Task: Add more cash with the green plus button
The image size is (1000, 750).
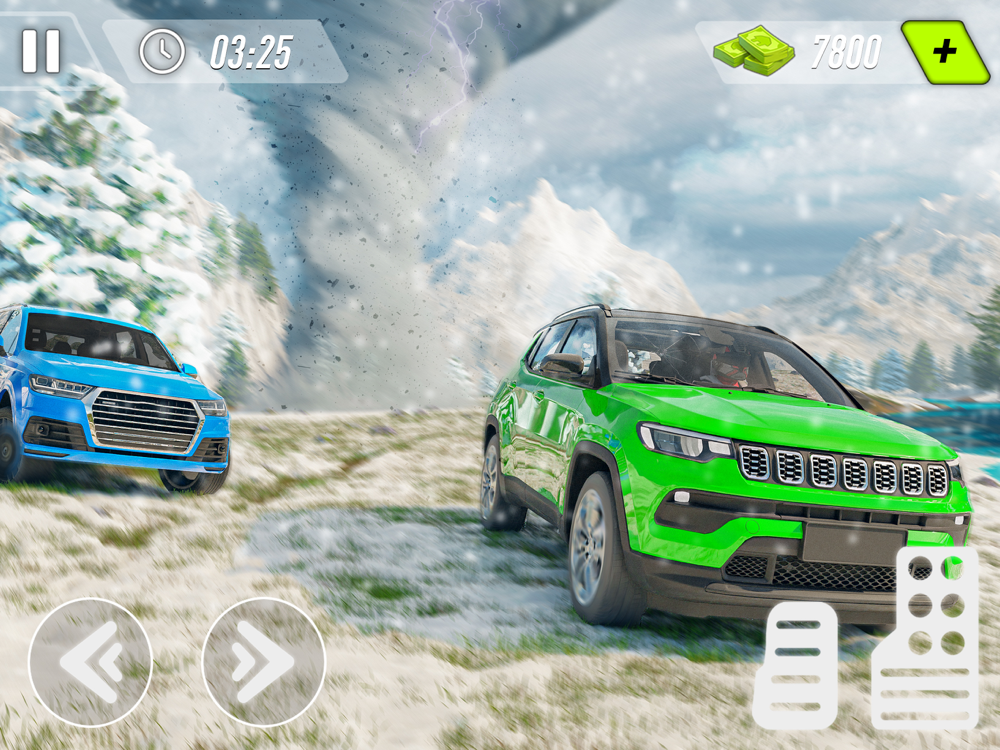Action: point(944,51)
